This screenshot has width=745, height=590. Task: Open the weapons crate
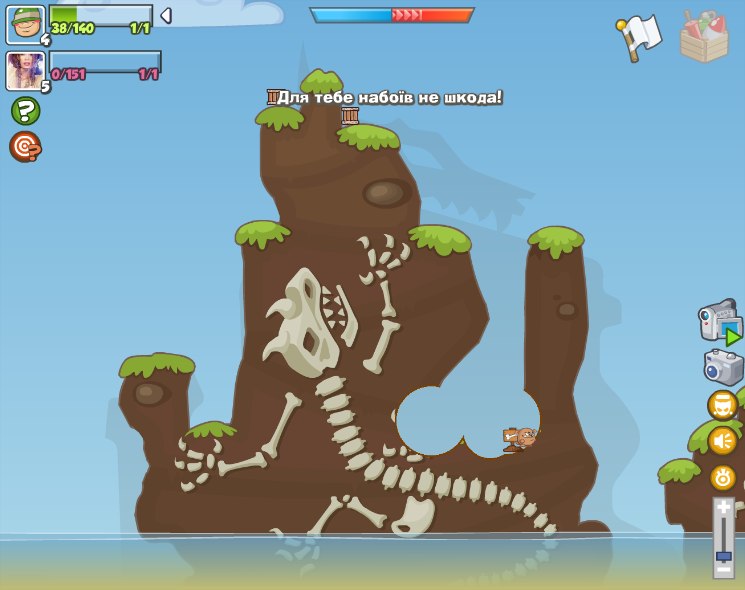(704, 38)
